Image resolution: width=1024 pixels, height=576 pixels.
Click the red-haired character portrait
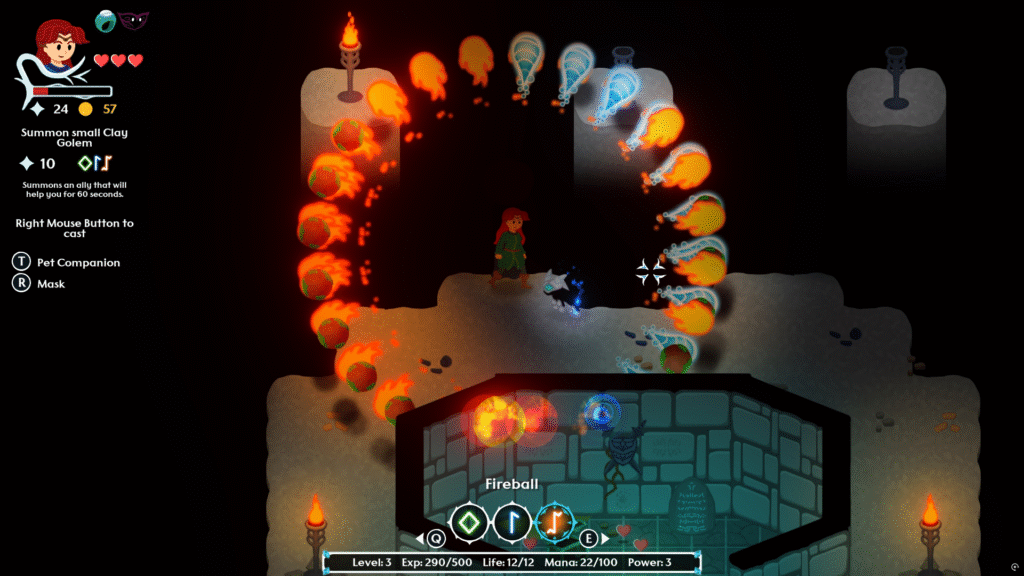(x=58, y=46)
